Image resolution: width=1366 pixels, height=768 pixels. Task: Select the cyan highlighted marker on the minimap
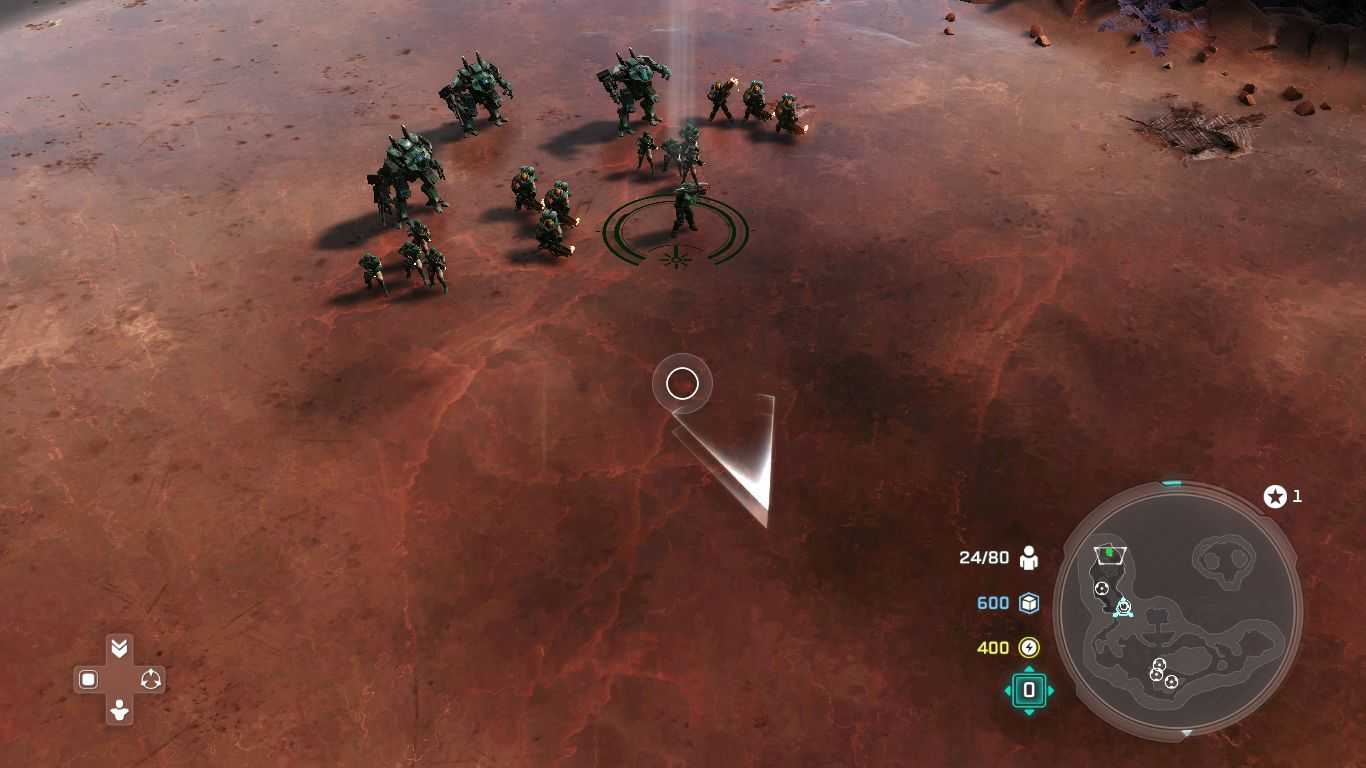pos(1123,607)
